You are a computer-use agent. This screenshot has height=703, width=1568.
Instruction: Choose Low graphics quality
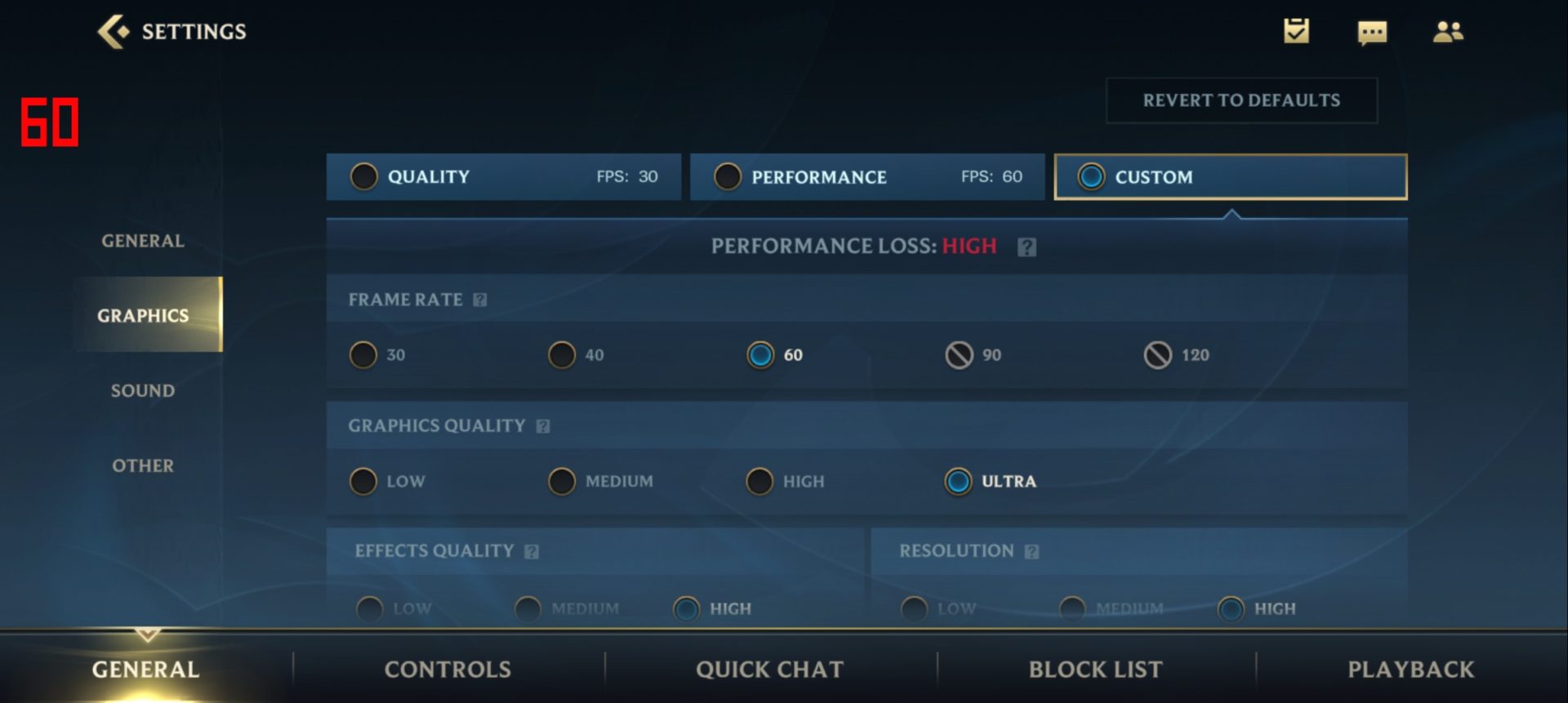pos(364,482)
